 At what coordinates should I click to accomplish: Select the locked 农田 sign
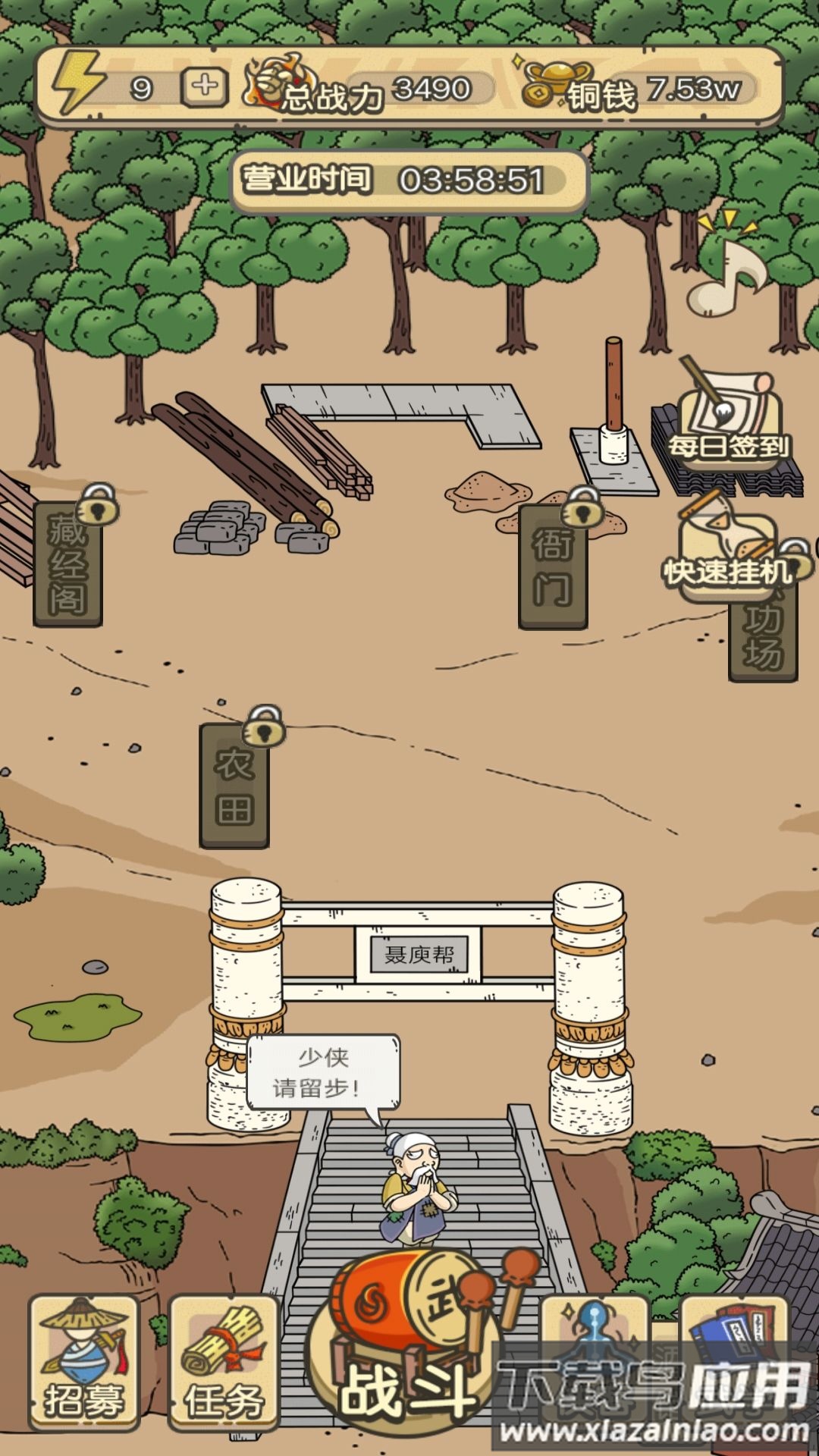(234, 785)
